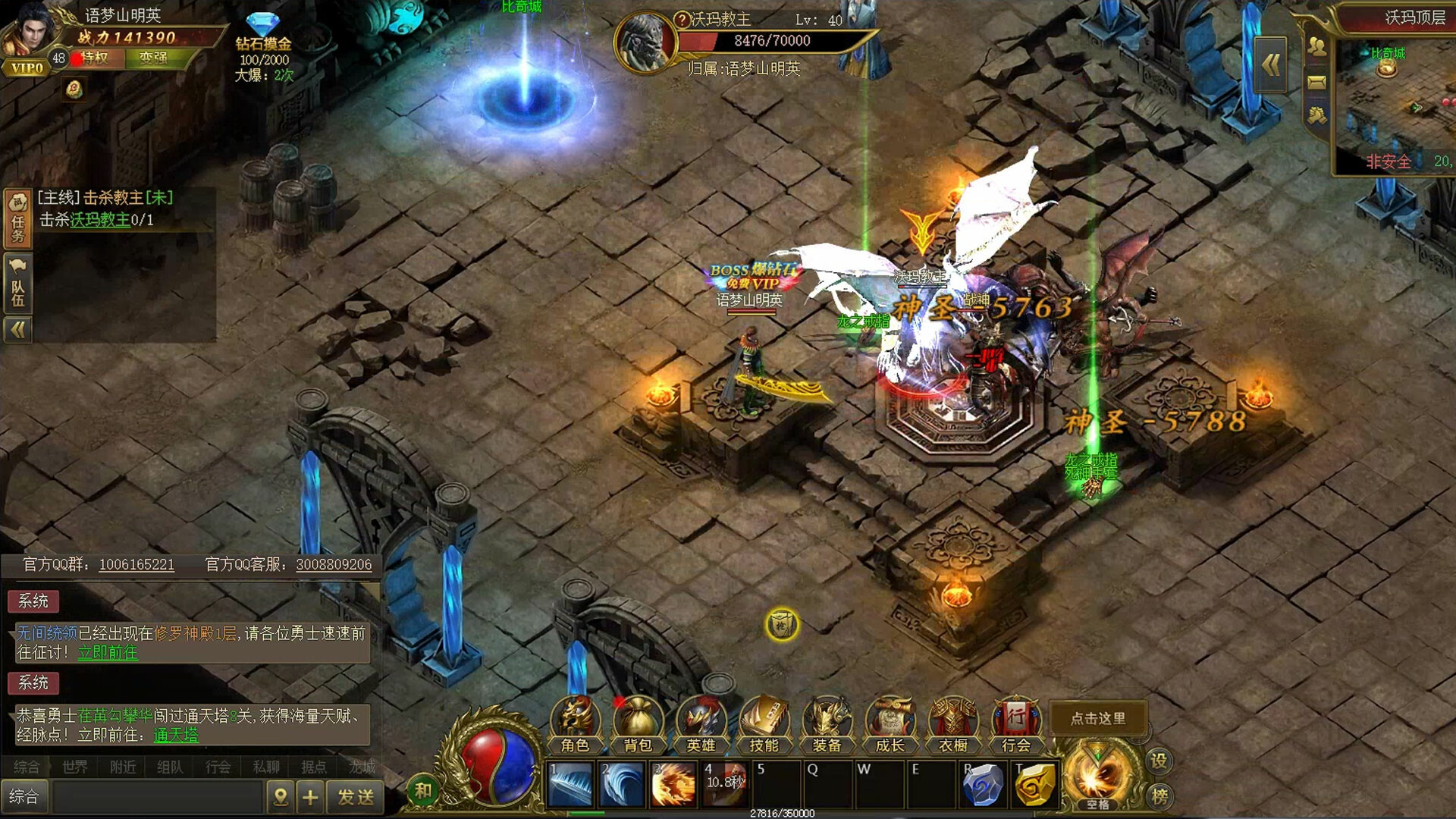Click the friends icon beside the minimap
This screenshot has height=819, width=1456.
[x=1317, y=45]
